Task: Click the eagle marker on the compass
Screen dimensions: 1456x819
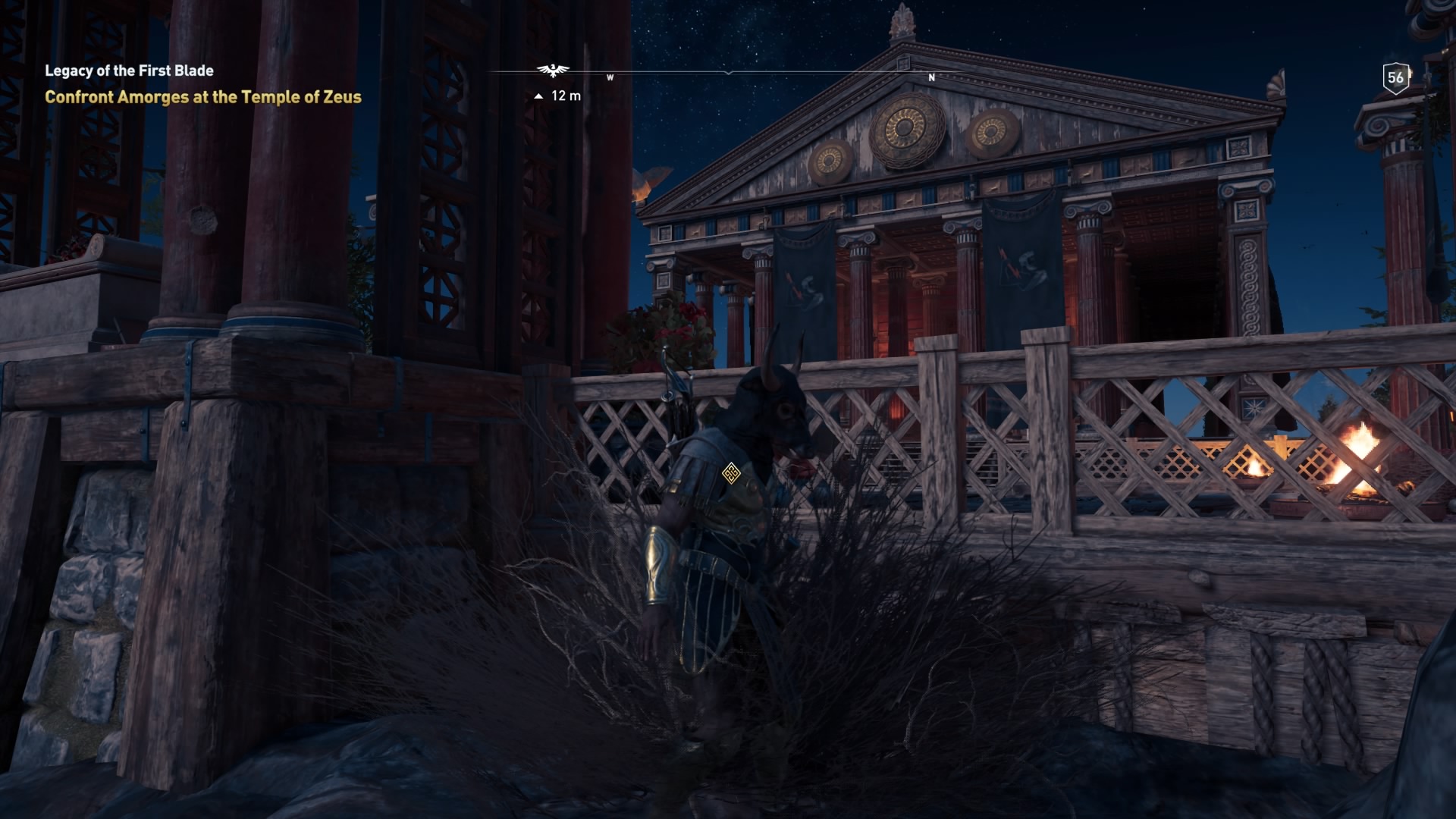Action: (553, 71)
